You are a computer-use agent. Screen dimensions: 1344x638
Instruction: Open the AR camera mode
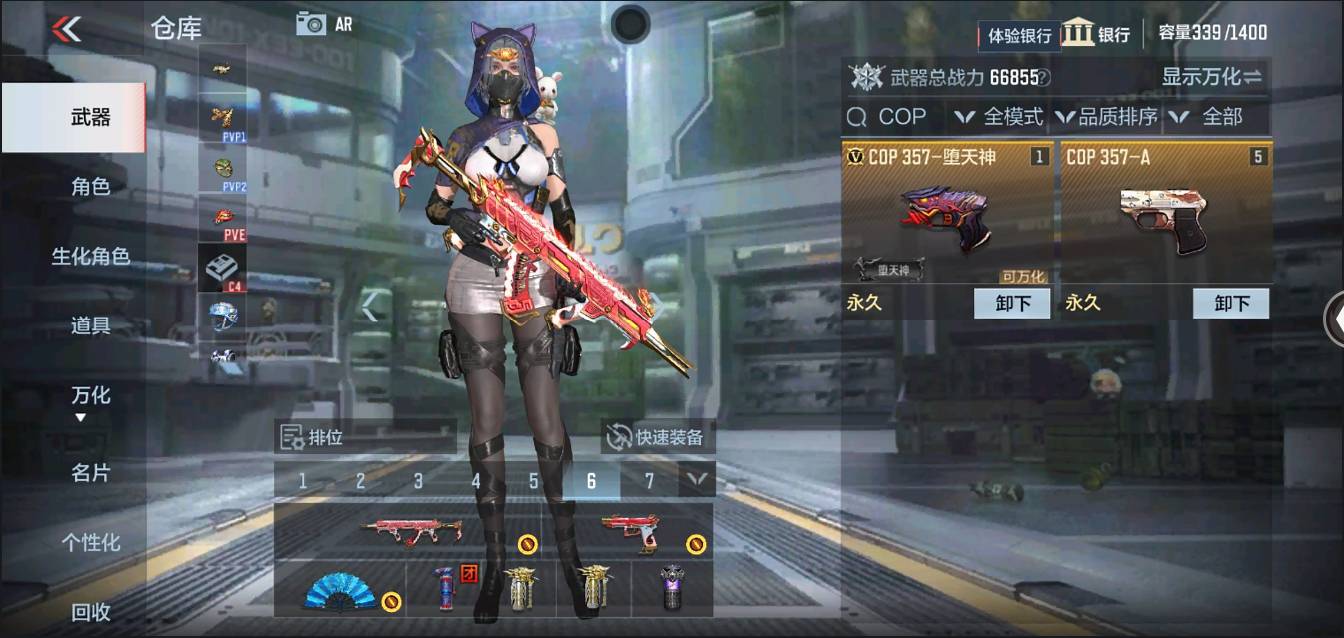coord(324,24)
